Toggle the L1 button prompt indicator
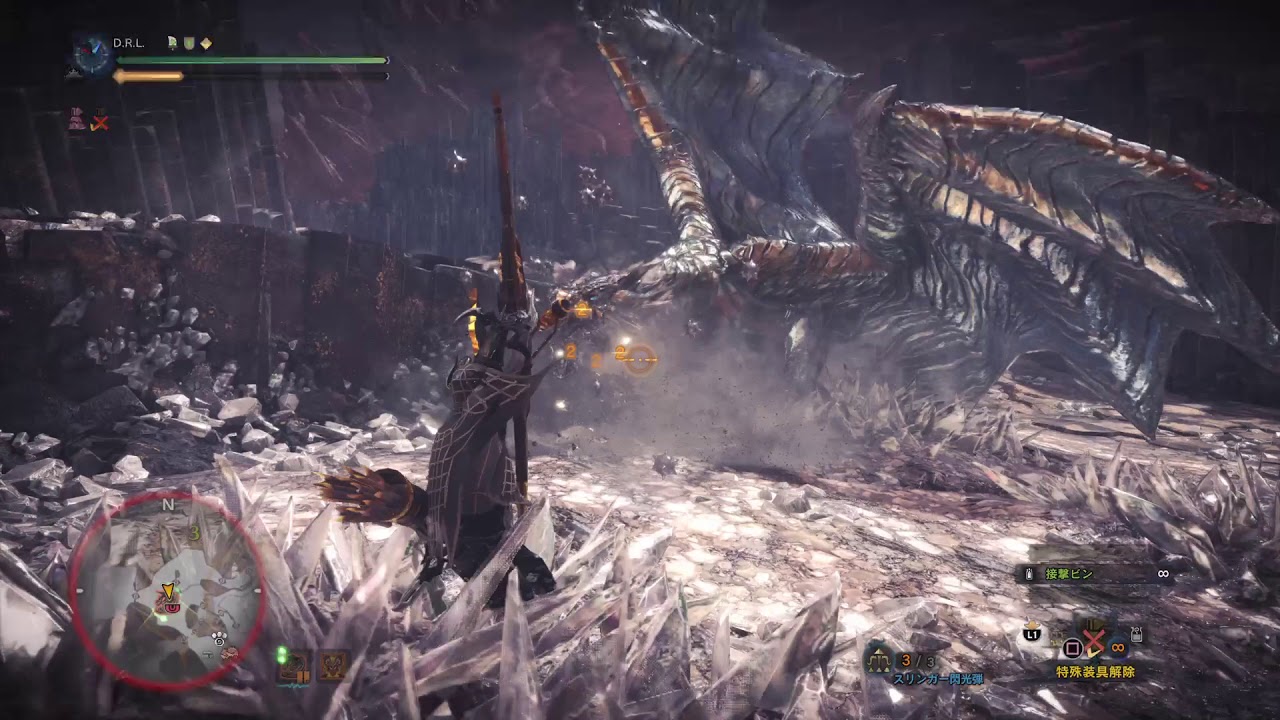The image size is (1280, 720). [1031, 635]
